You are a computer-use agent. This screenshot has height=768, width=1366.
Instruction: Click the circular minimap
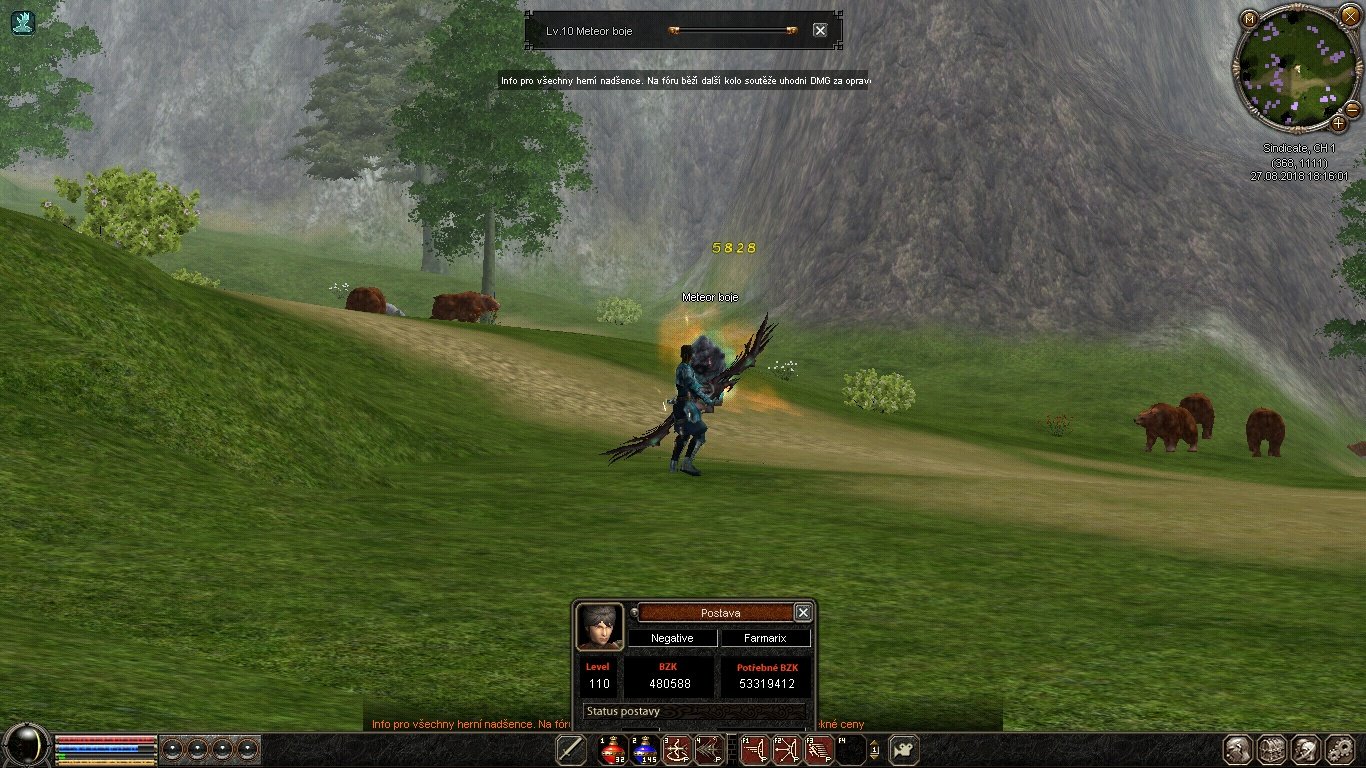point(1295,70)
